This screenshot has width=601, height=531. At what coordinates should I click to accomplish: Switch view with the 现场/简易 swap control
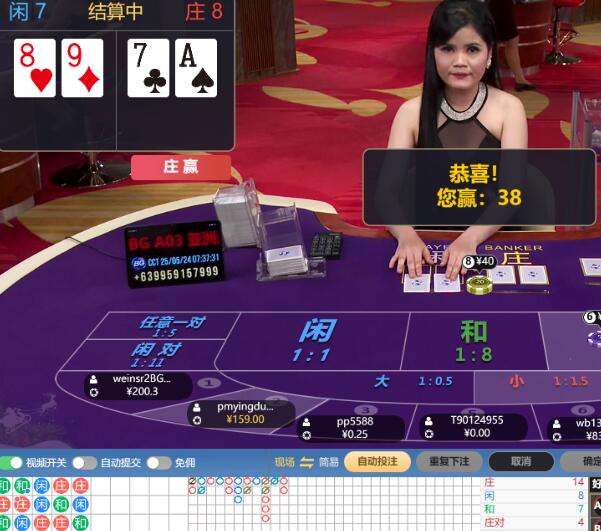[307, 462]
